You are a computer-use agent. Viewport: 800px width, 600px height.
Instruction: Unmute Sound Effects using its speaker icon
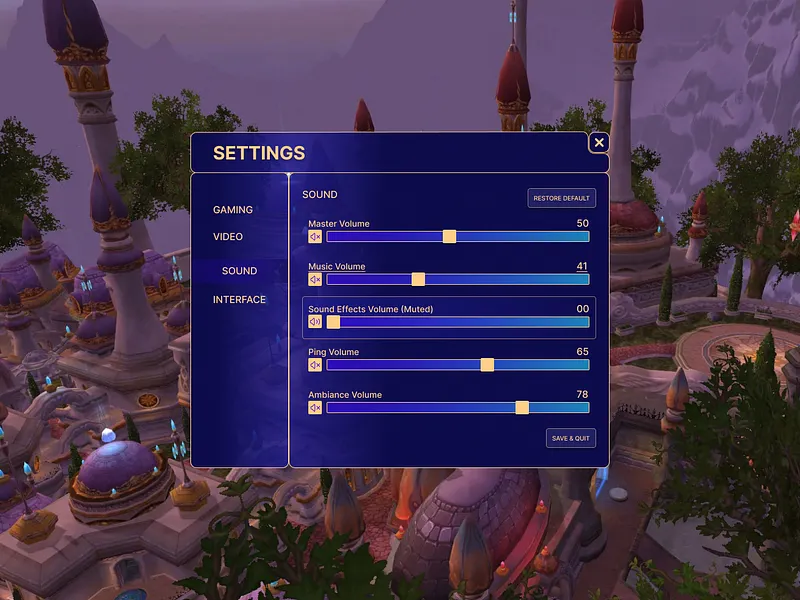315,322
